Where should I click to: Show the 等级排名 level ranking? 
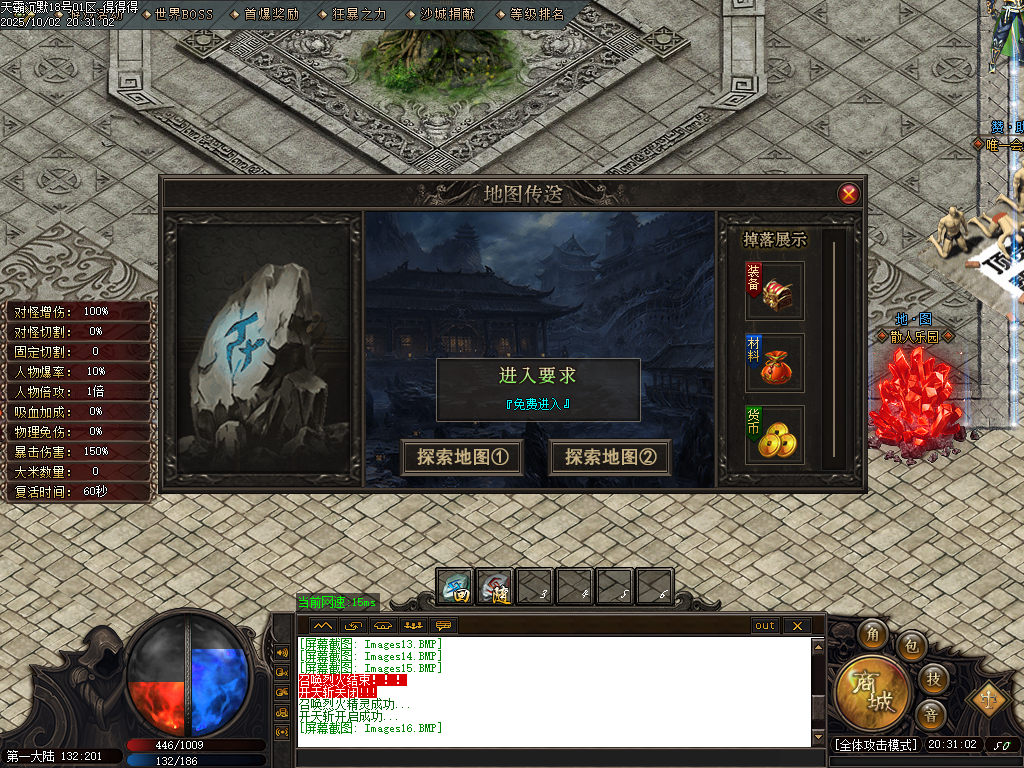click(x=536, y=14)
